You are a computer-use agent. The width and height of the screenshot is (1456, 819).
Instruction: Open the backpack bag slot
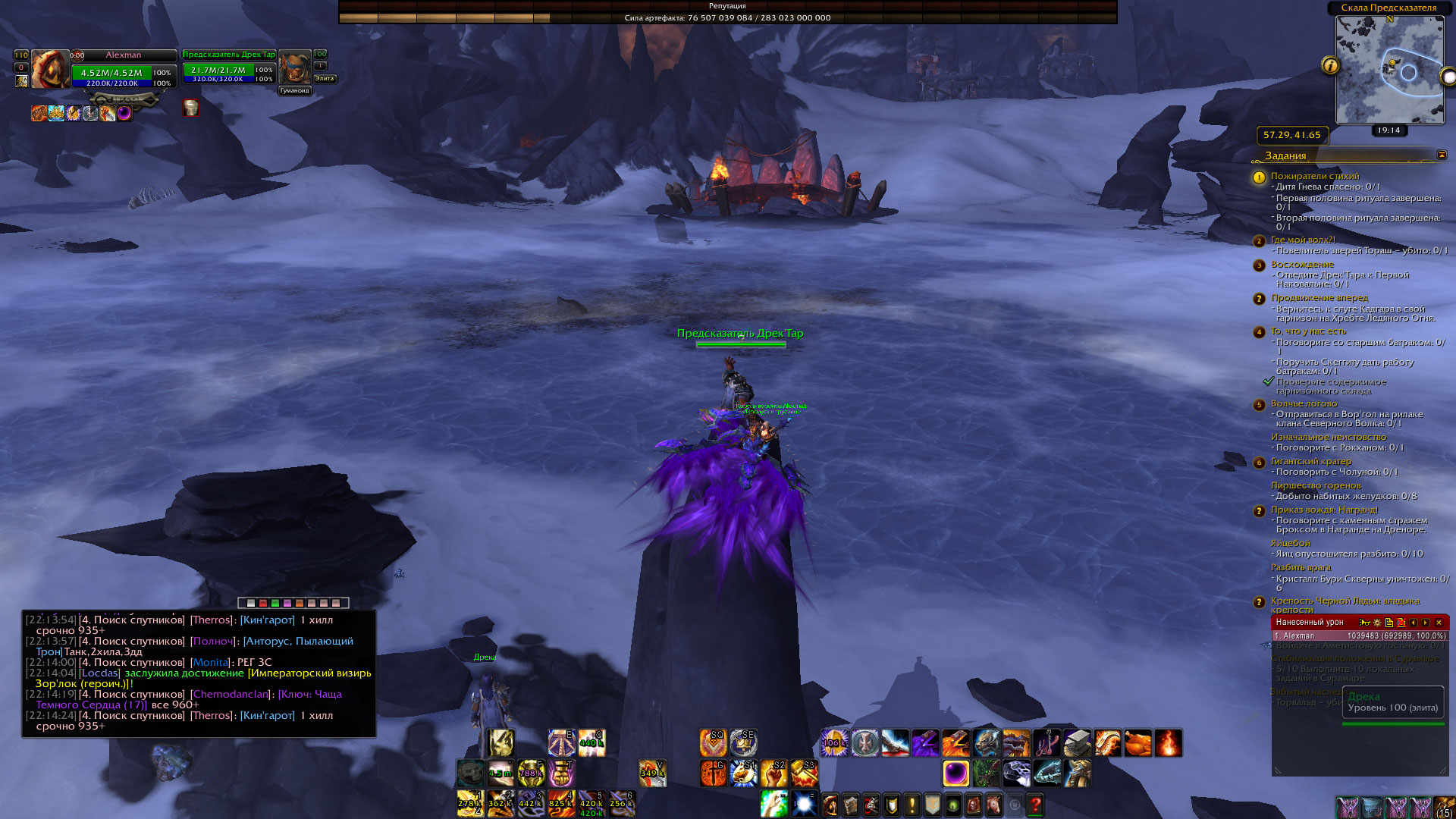pos(1445,808)
